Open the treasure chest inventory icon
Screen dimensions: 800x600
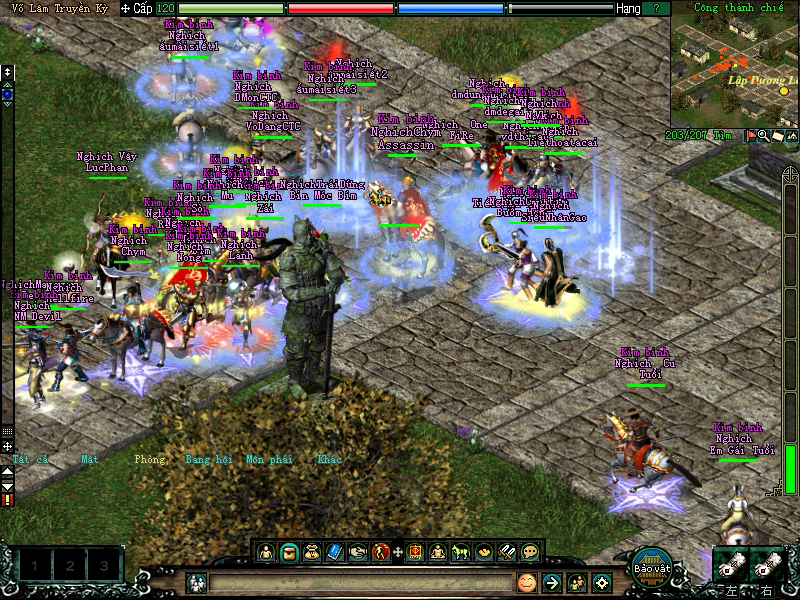(289, 551)
